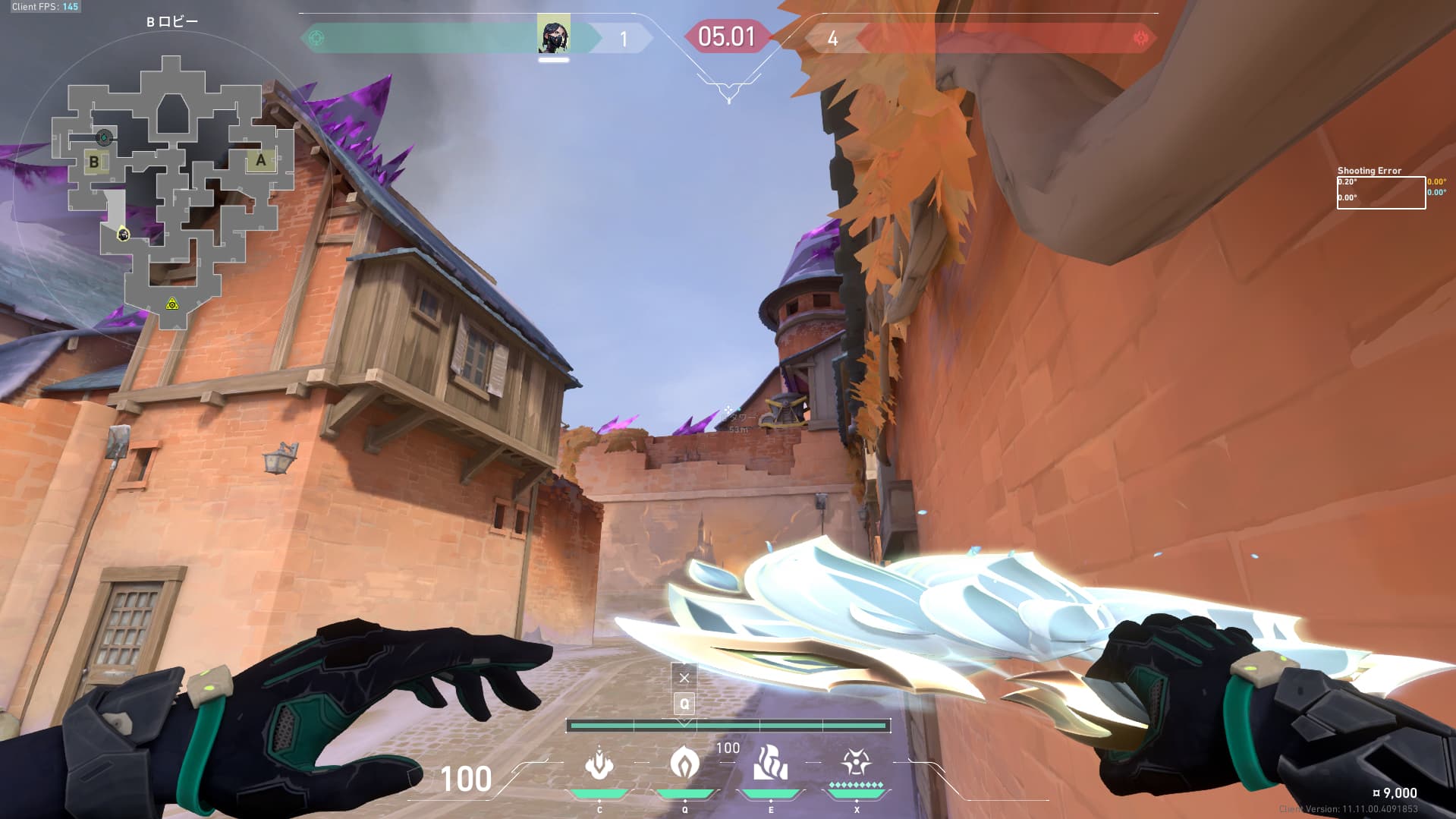Viewport: 1456px width, 819px height.
Task: Select the B site marker on minimap
Action: (94, 162)
